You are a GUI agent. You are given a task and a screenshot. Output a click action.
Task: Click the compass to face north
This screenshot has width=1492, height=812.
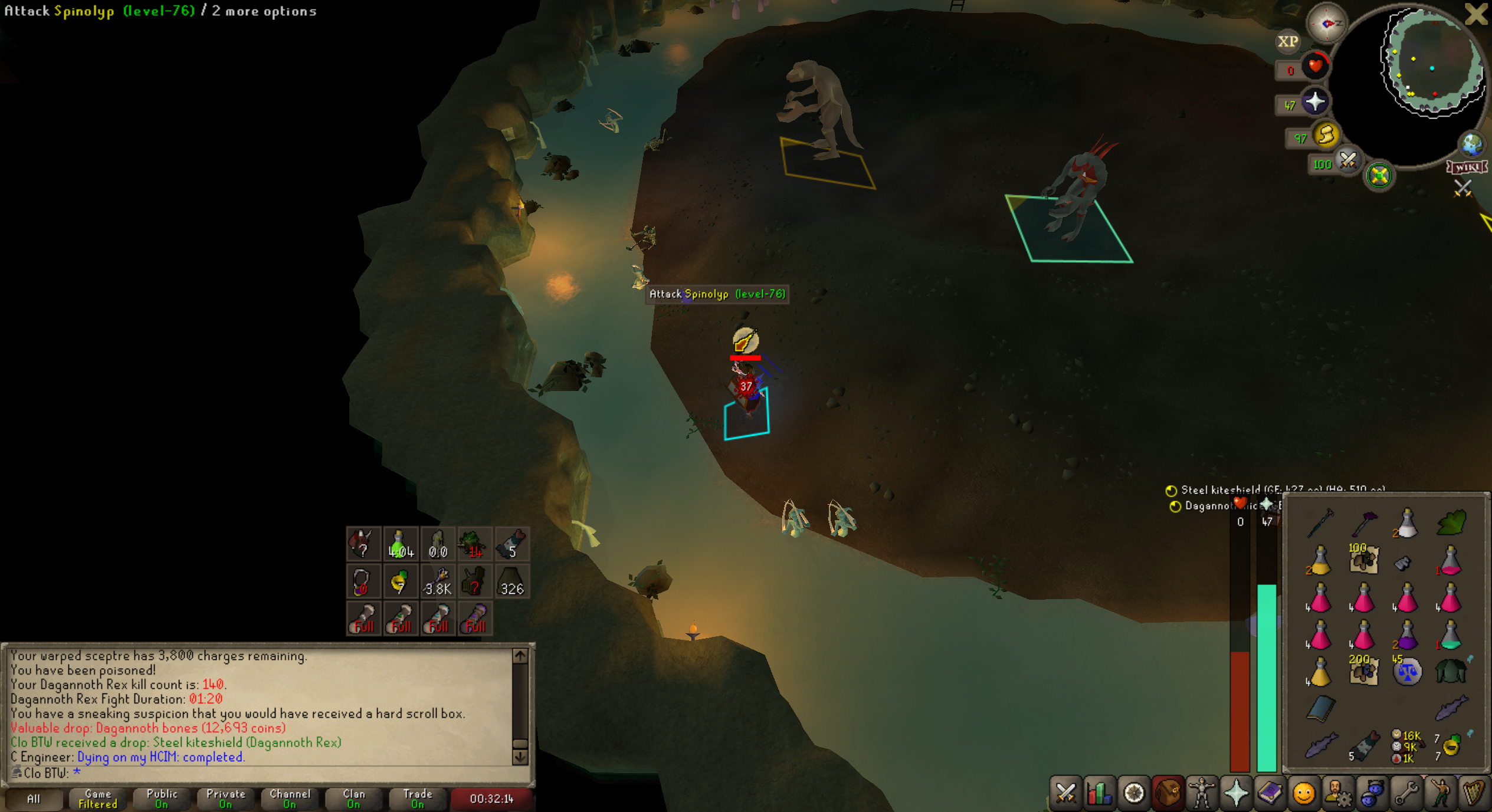[x=1326, y=24]
